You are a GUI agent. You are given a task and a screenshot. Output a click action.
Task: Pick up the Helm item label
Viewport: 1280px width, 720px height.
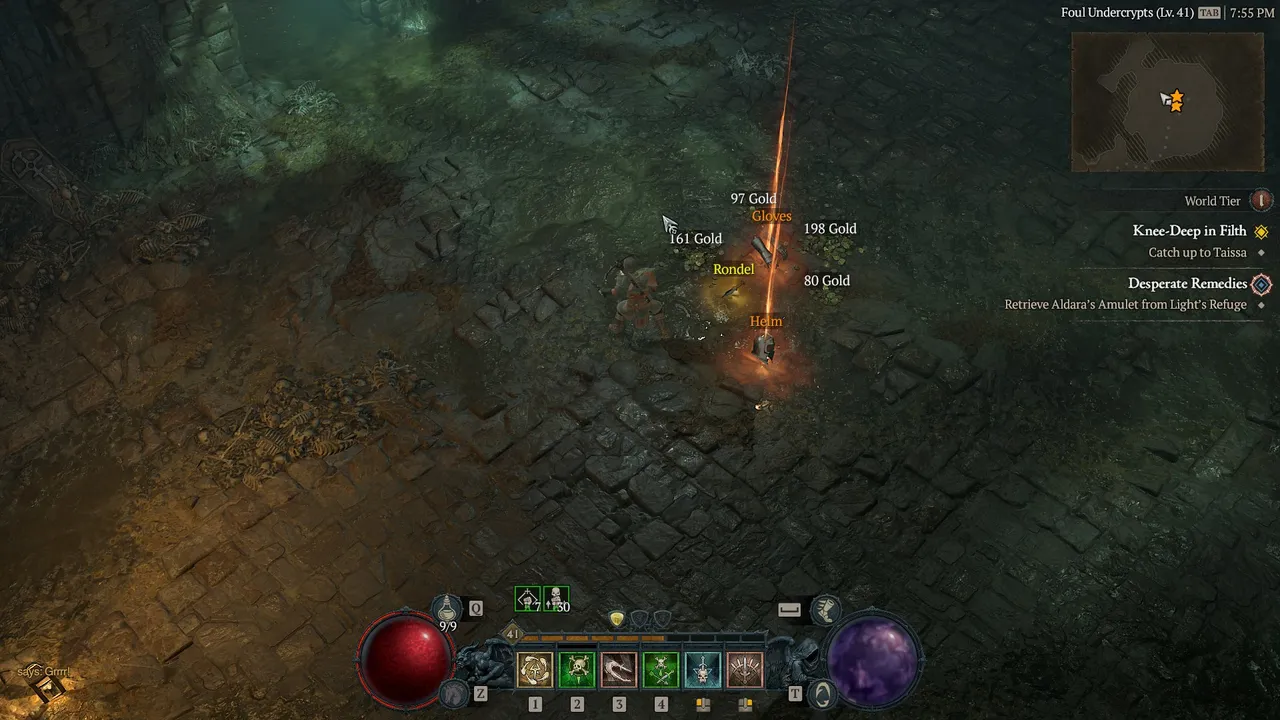point(766,321)
